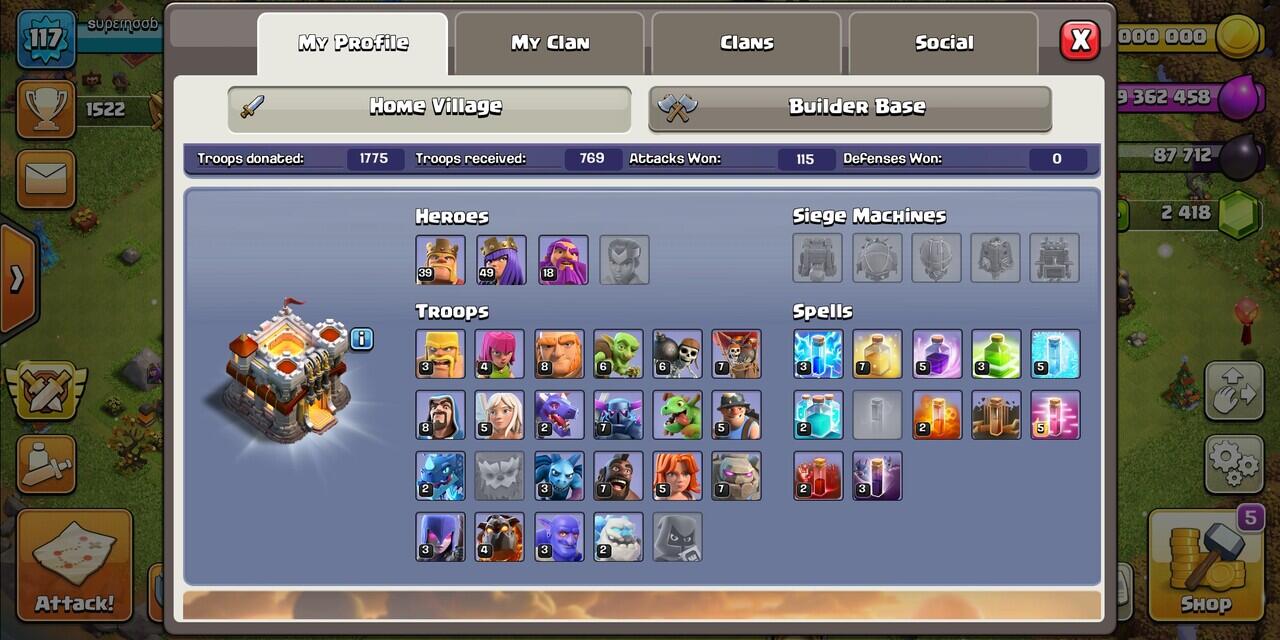Choose the P.E.K.K.A troop icon
Image resolution: width=1280 pixels, height=640 pixels.
point(618,415)
